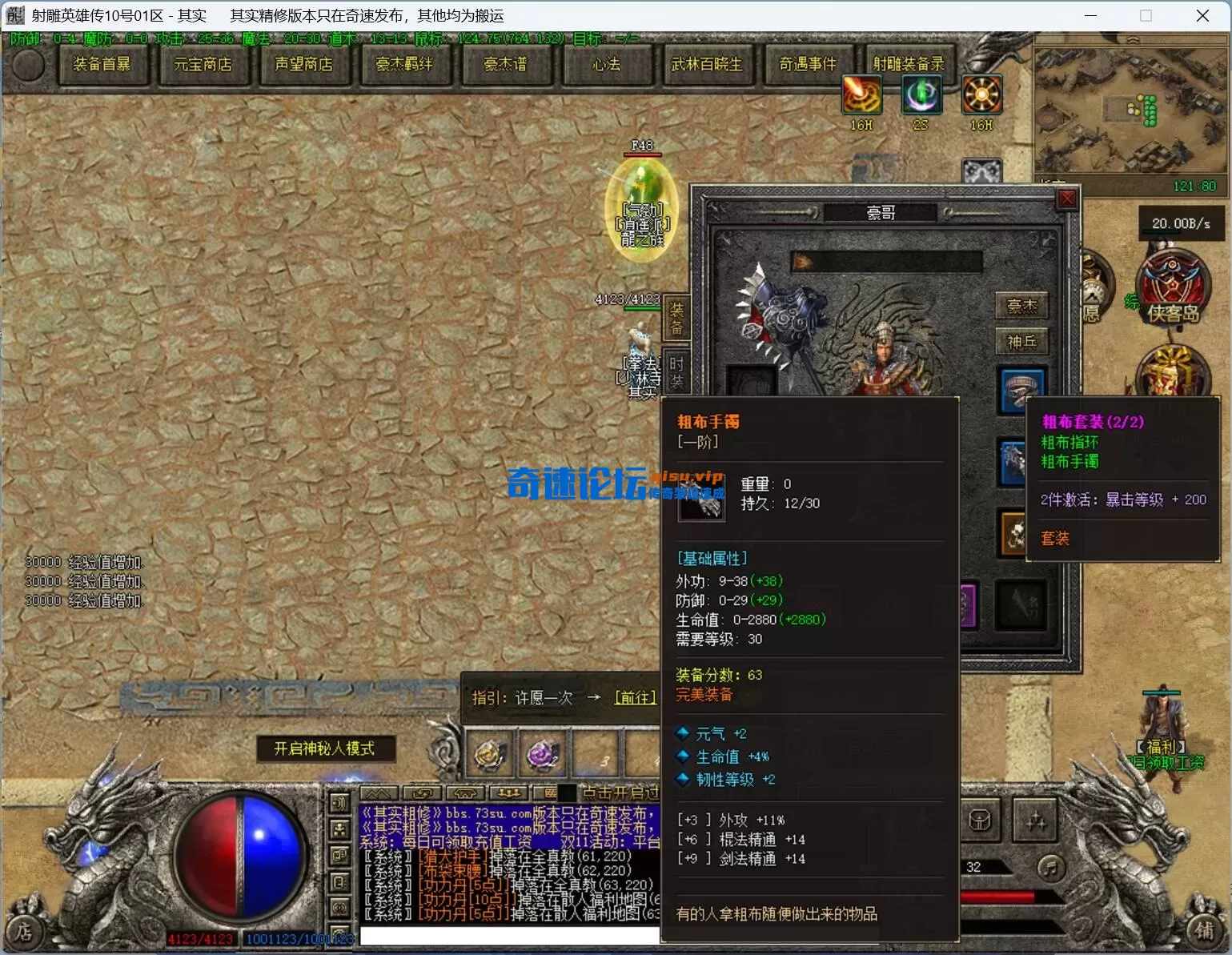The image size is (1232, 955).
Task: Open the 心法 menu
Action: (606, 65)
